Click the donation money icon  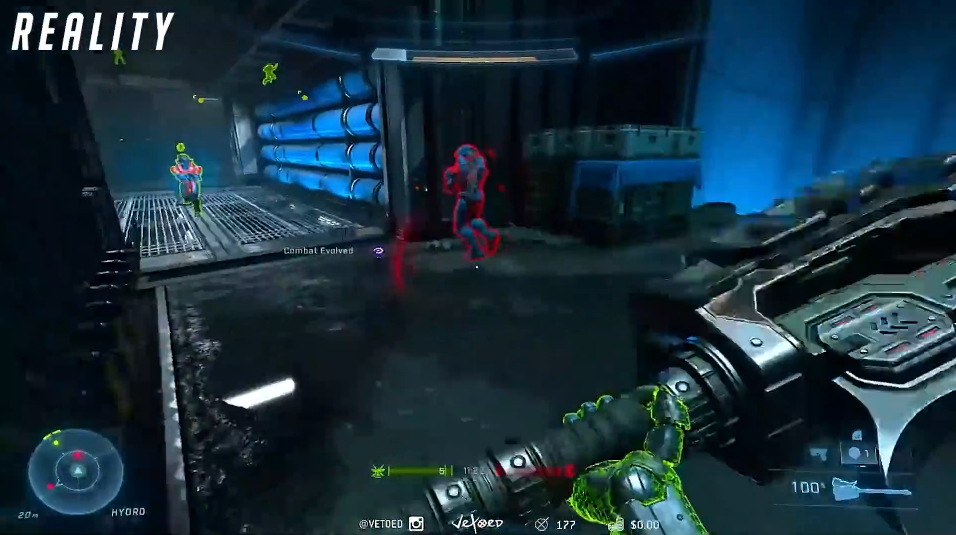617,523
